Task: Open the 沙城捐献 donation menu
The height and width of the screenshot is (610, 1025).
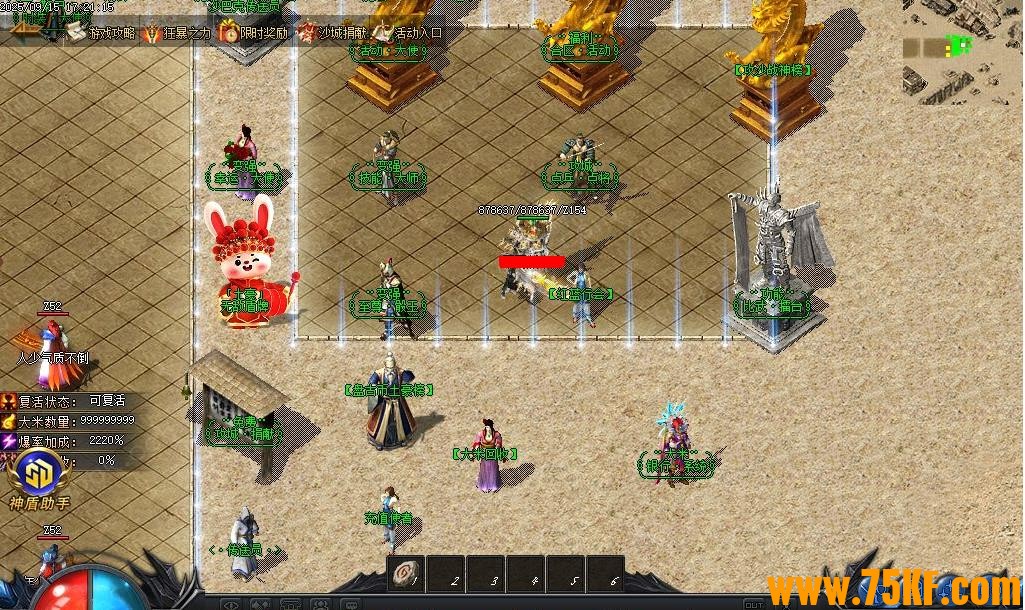Action: [x=331, y=33]
